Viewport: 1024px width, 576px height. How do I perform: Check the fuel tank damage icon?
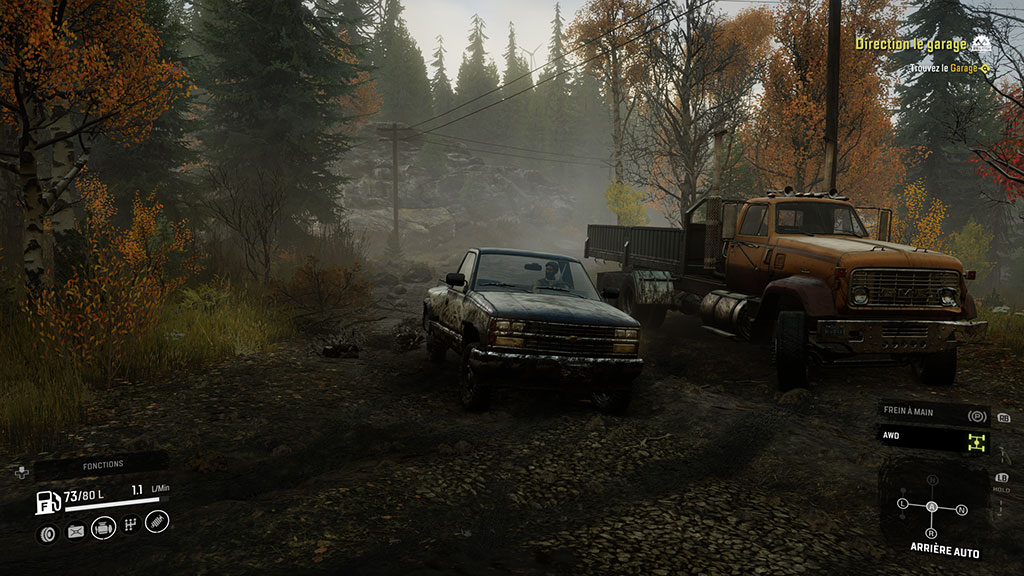pyautogui.click(x=75, y=532)
